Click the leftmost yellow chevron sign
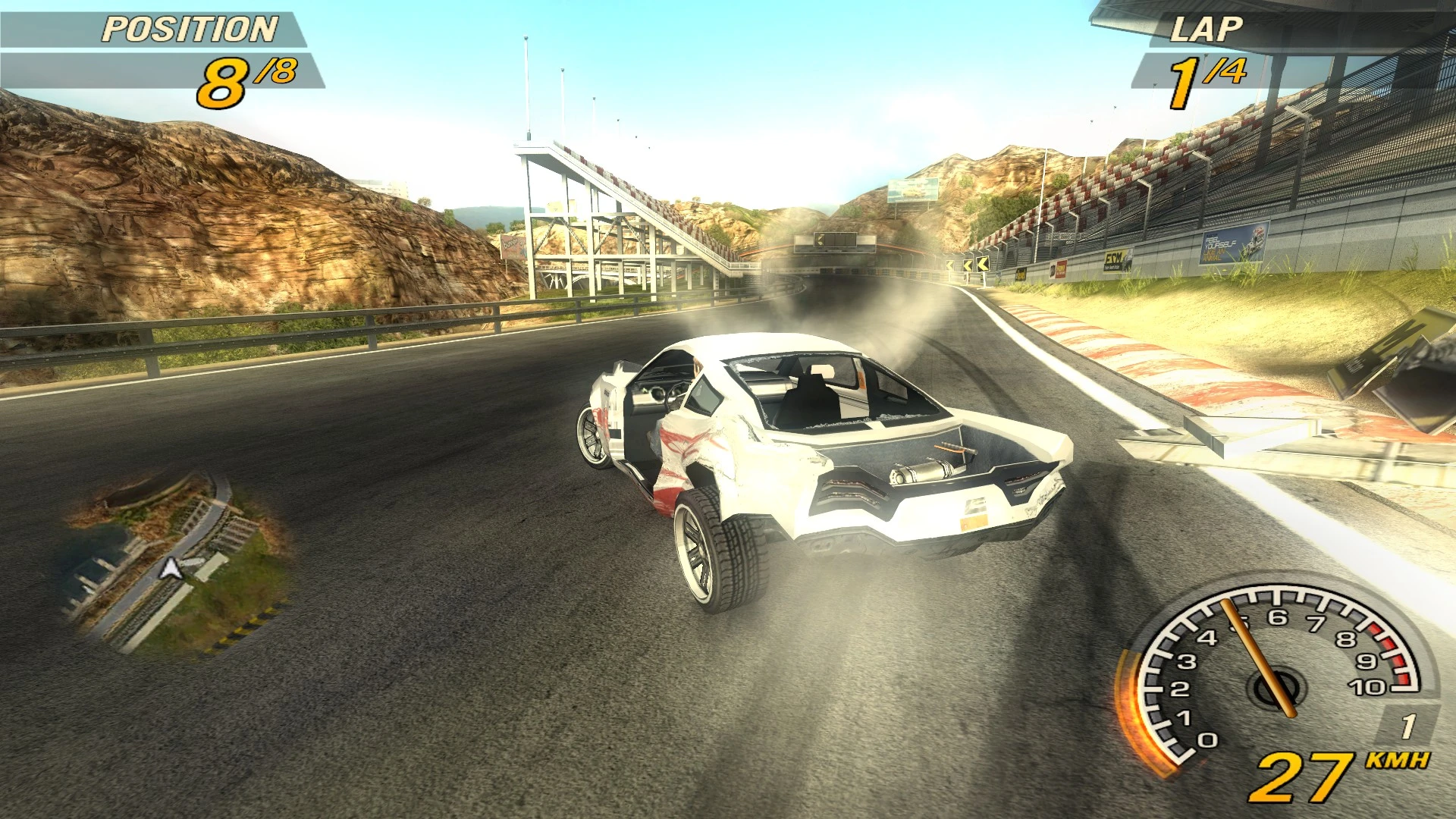 pyautogui.click(x=949, y=265)
